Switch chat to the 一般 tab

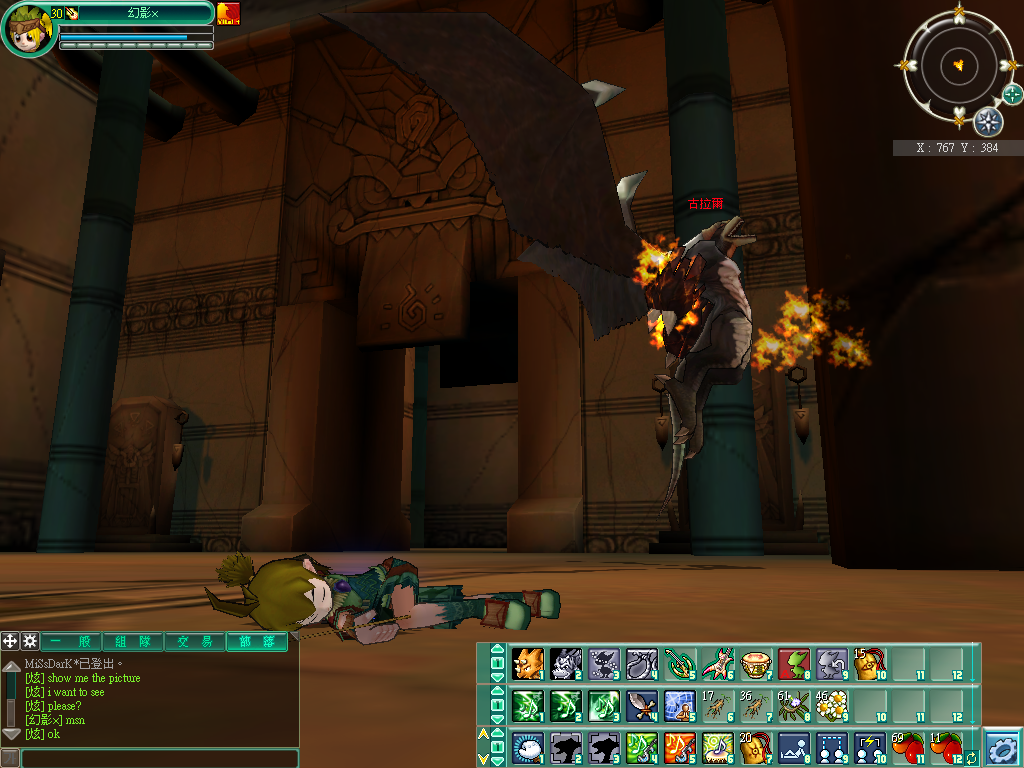pos(70,642)
